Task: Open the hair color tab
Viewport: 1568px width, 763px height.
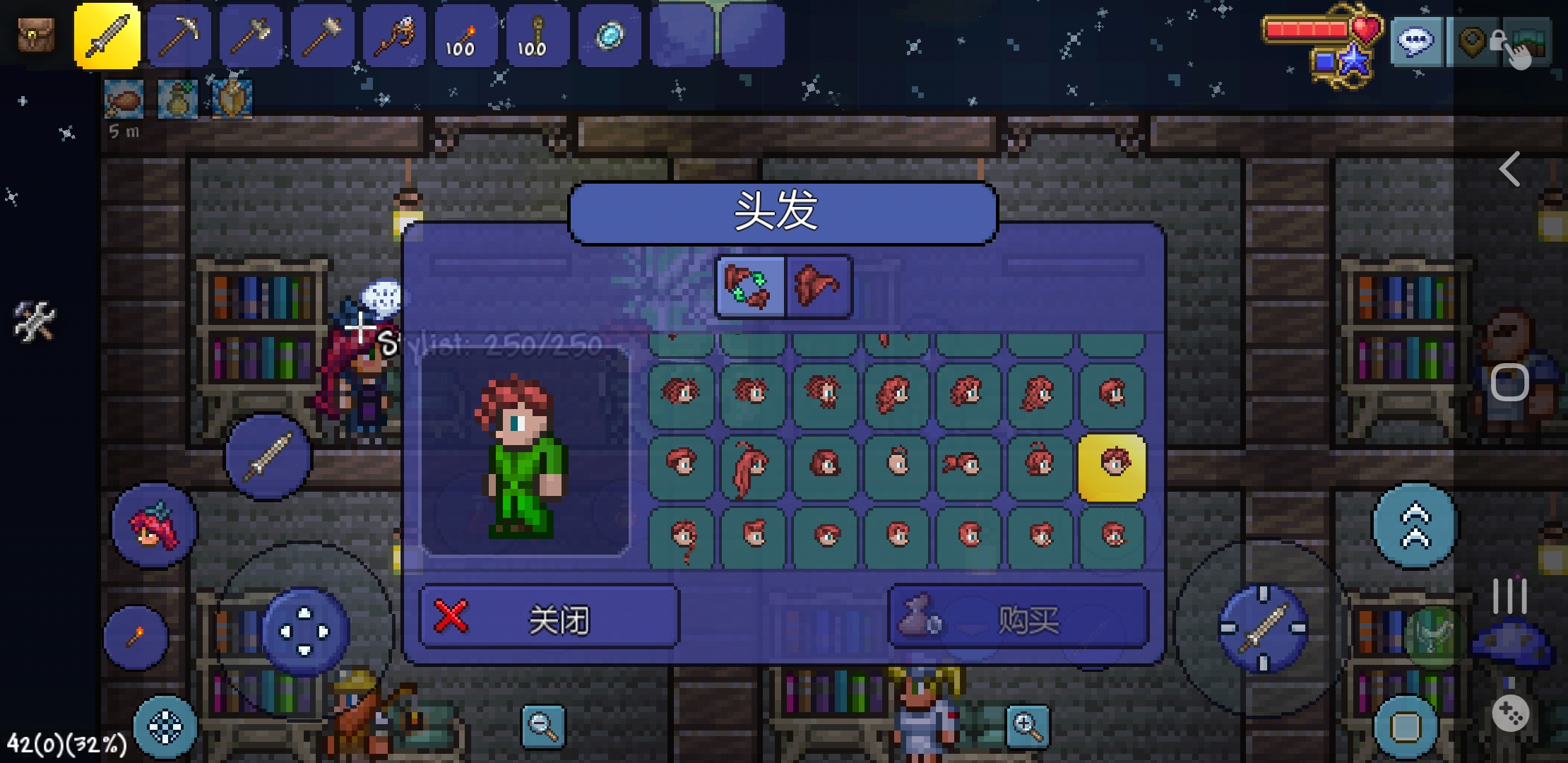Action: tap(818, 288)
